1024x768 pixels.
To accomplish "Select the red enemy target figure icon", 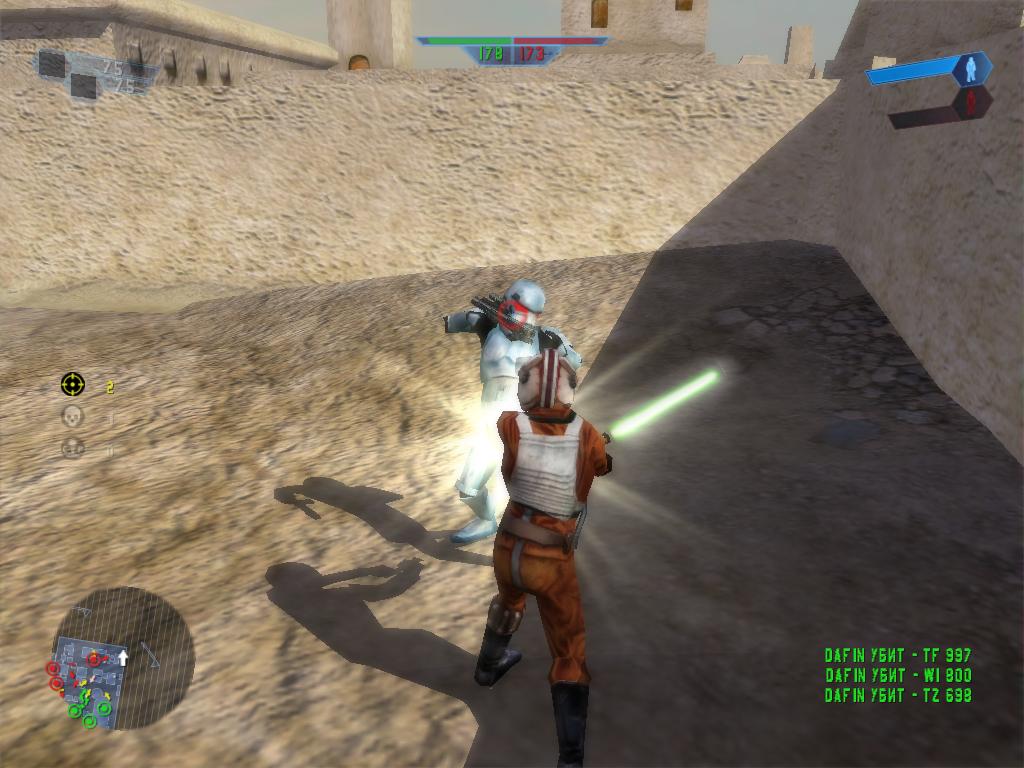I will click(x=969, y=103).
